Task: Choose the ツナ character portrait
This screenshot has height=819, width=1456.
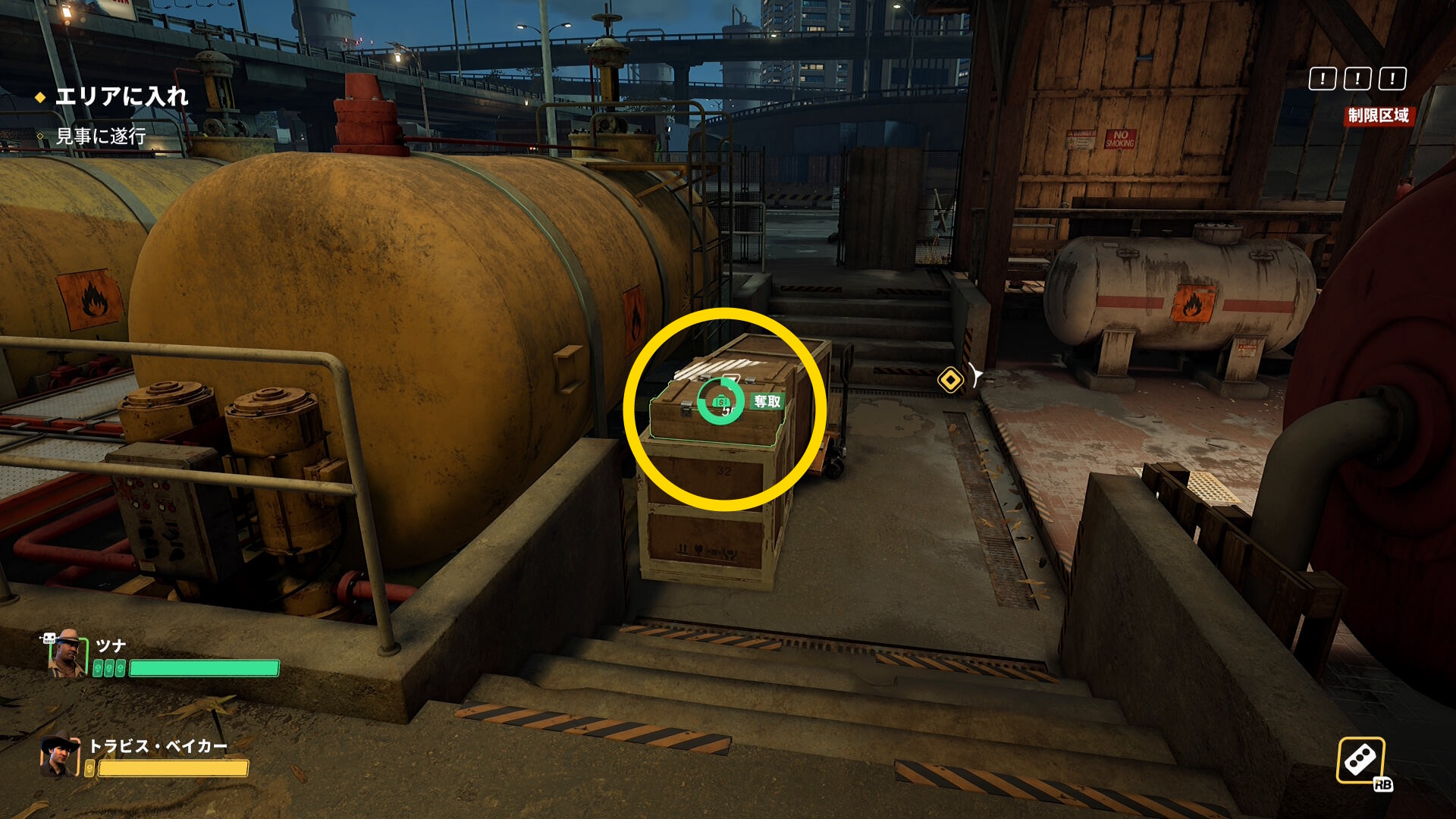Action: (67, 654)
